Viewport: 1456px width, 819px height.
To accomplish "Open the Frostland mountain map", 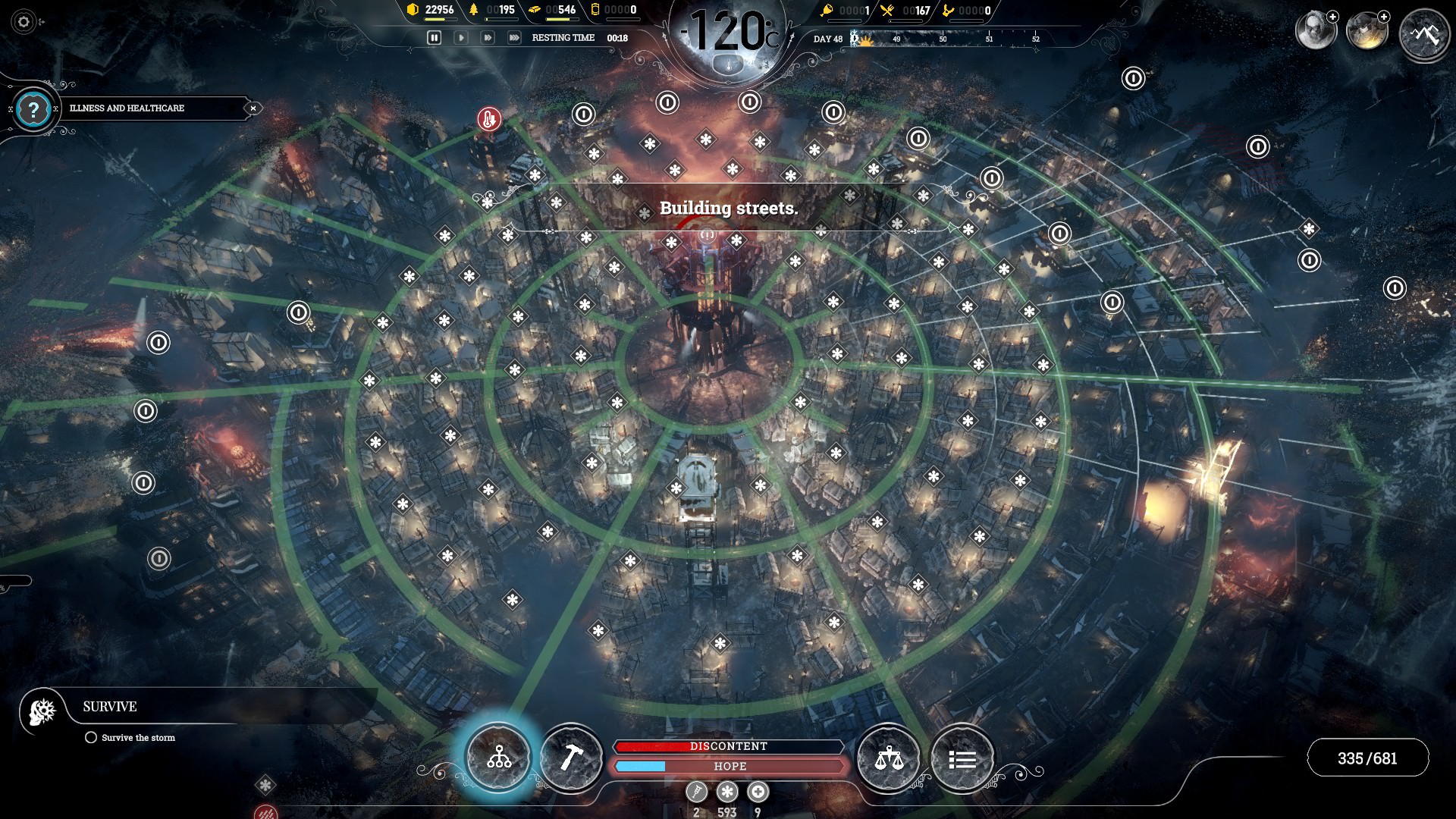I will [x=1423, y=34].
